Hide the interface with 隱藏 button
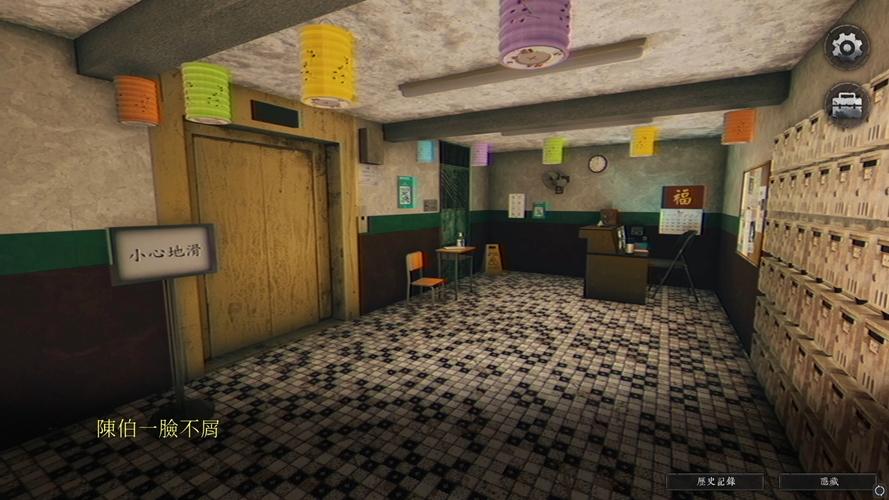 coord(828,481)
